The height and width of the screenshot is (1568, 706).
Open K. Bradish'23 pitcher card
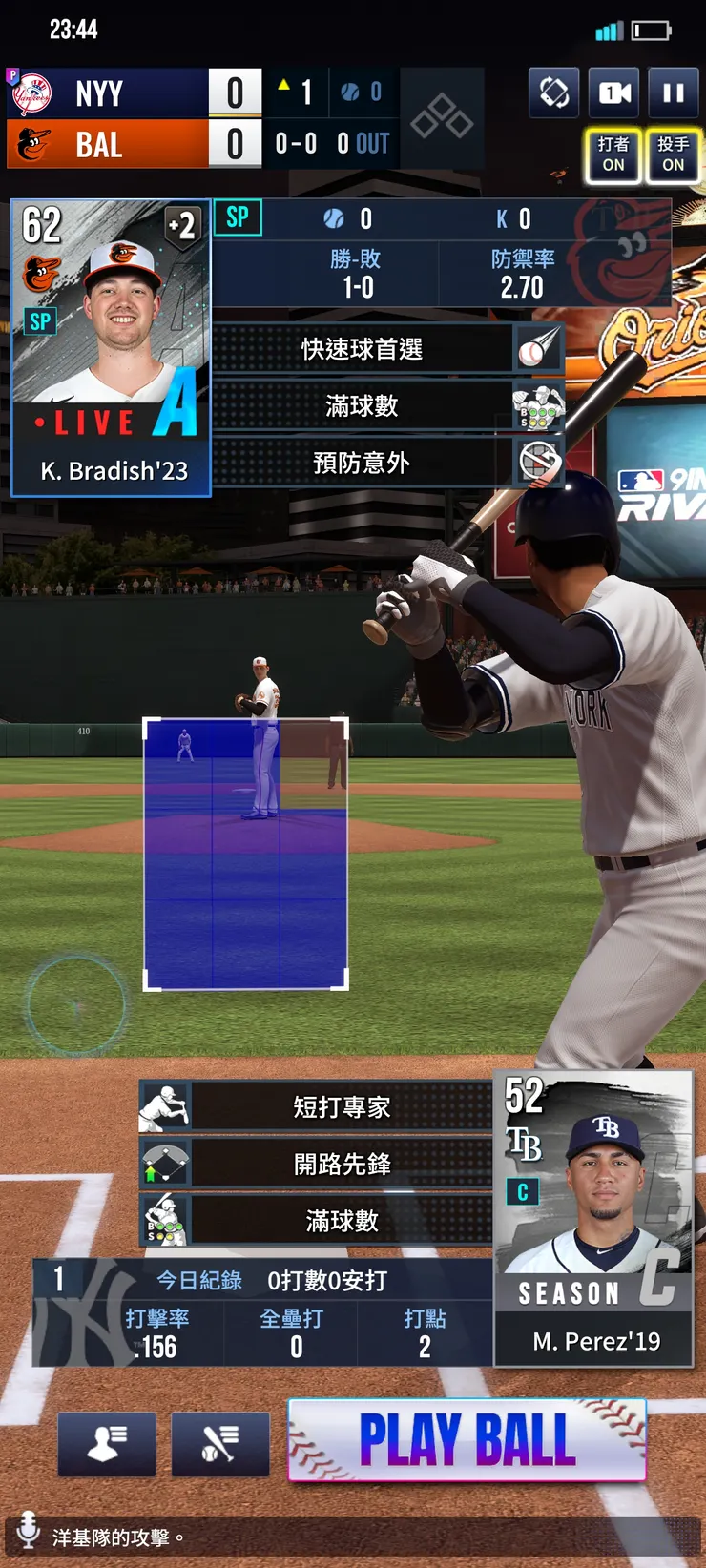[111, 348]
